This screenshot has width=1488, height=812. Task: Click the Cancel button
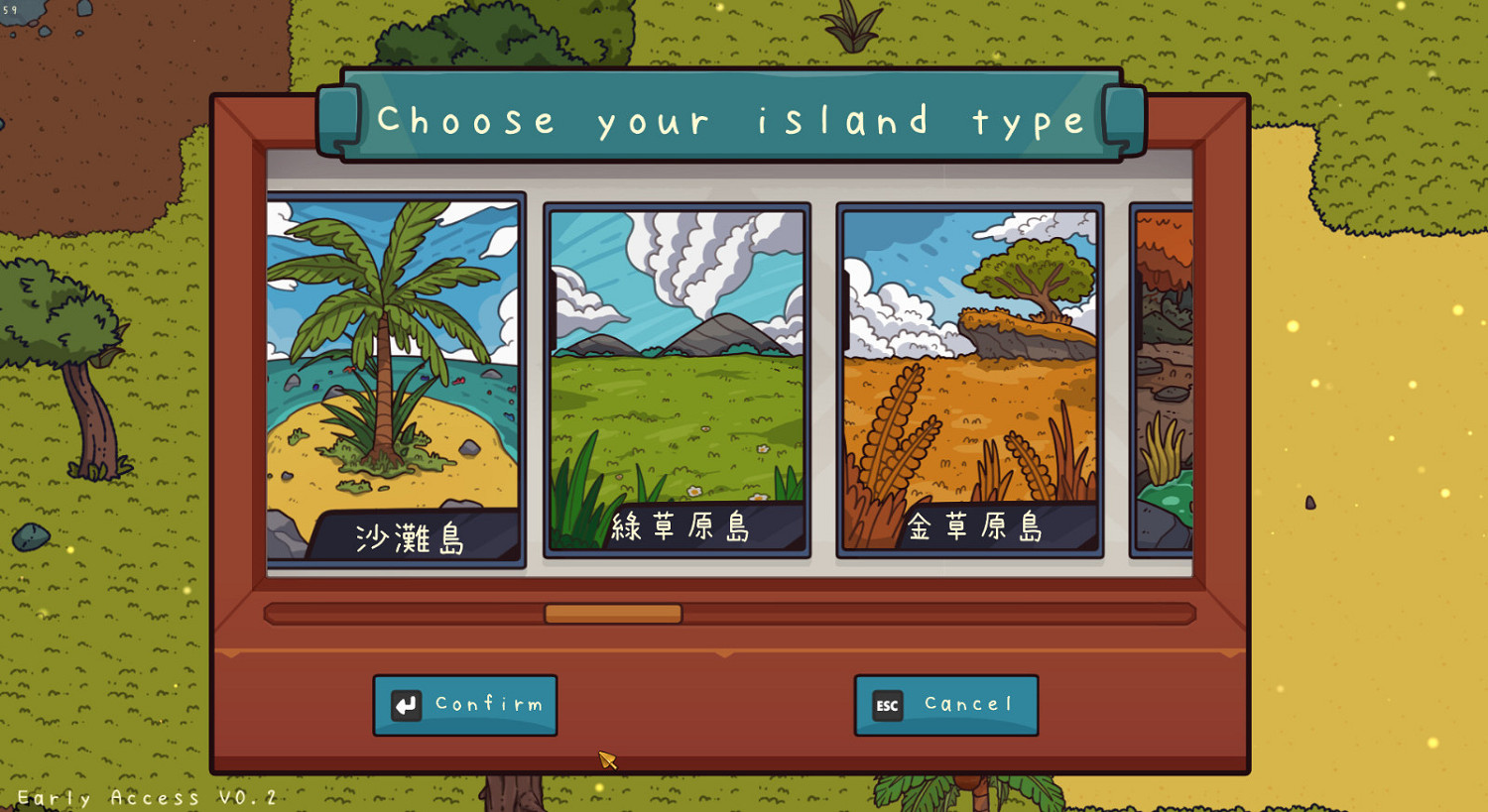tap(945, 704)
